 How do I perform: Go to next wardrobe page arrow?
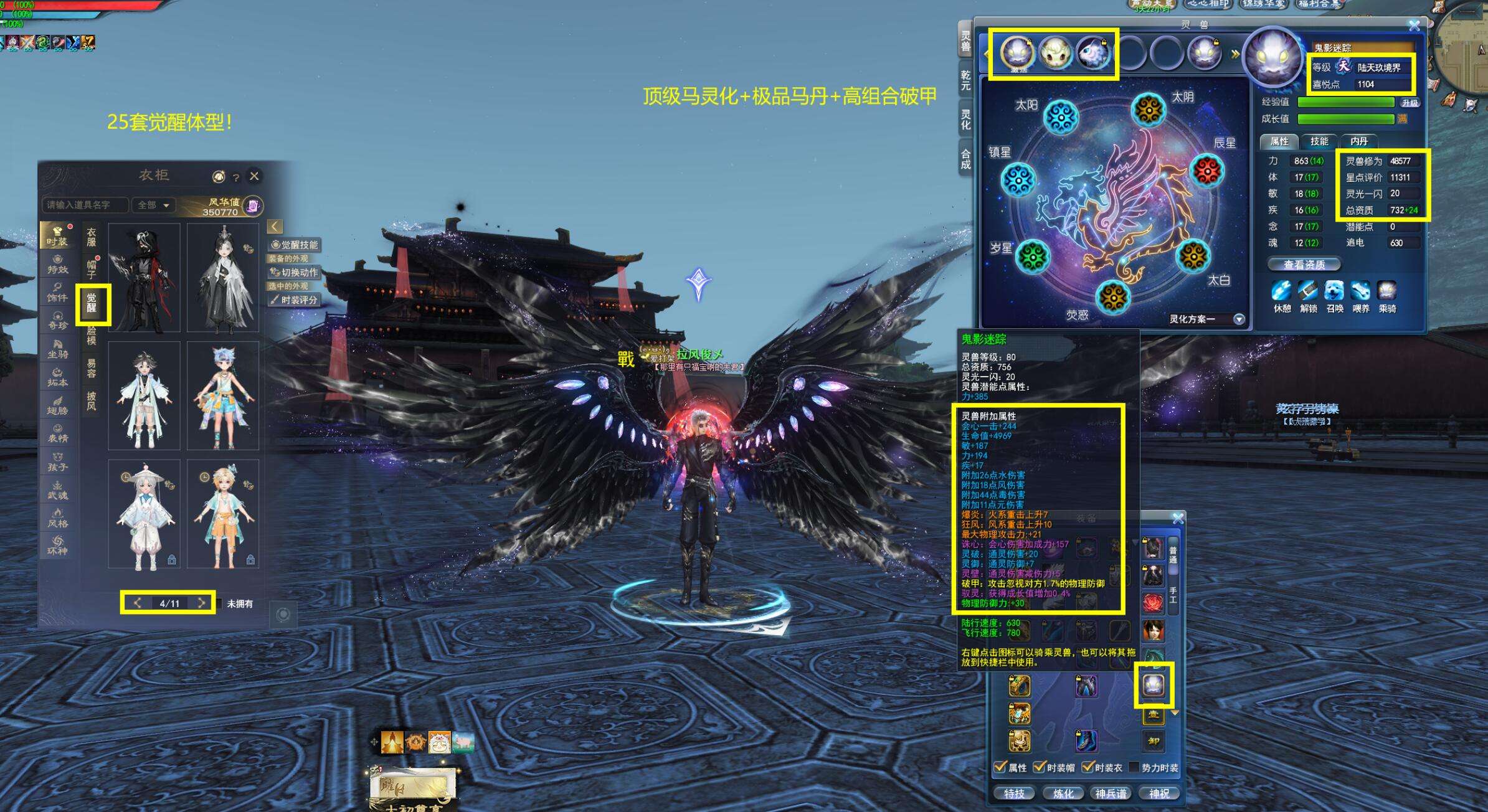[x=201, y=603]
